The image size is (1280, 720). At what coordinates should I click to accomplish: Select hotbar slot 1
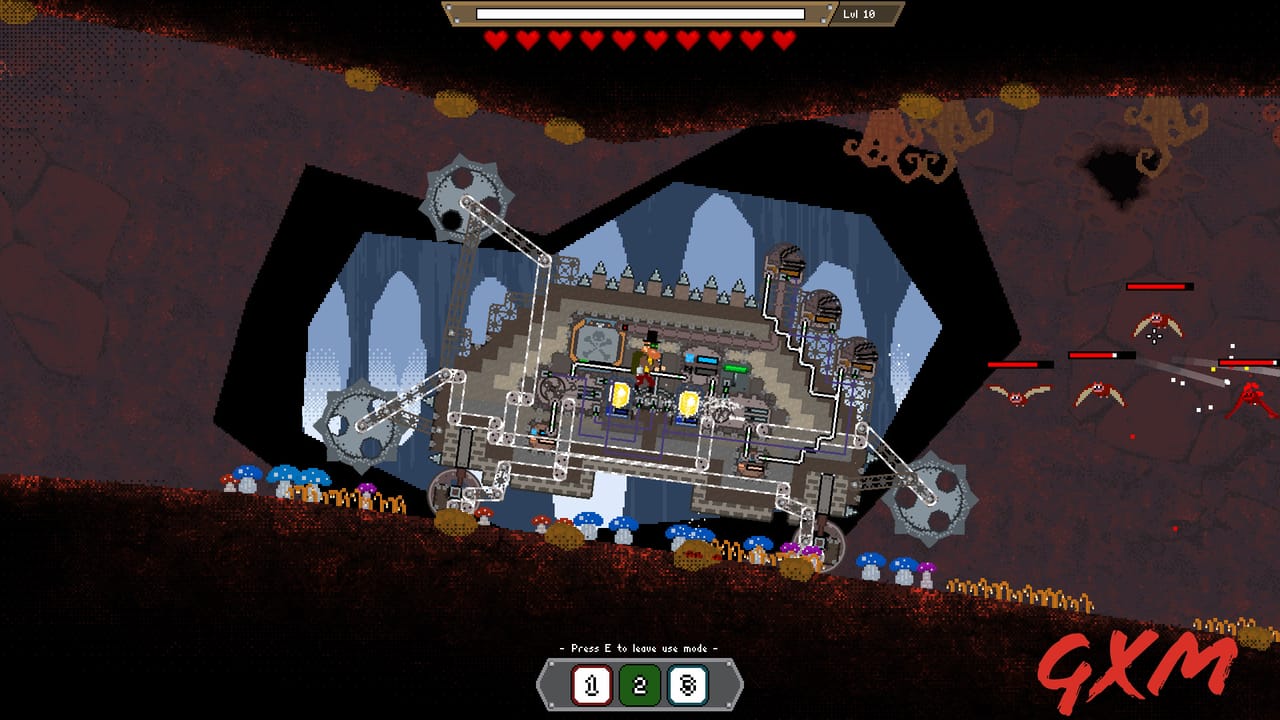point(592,683)
